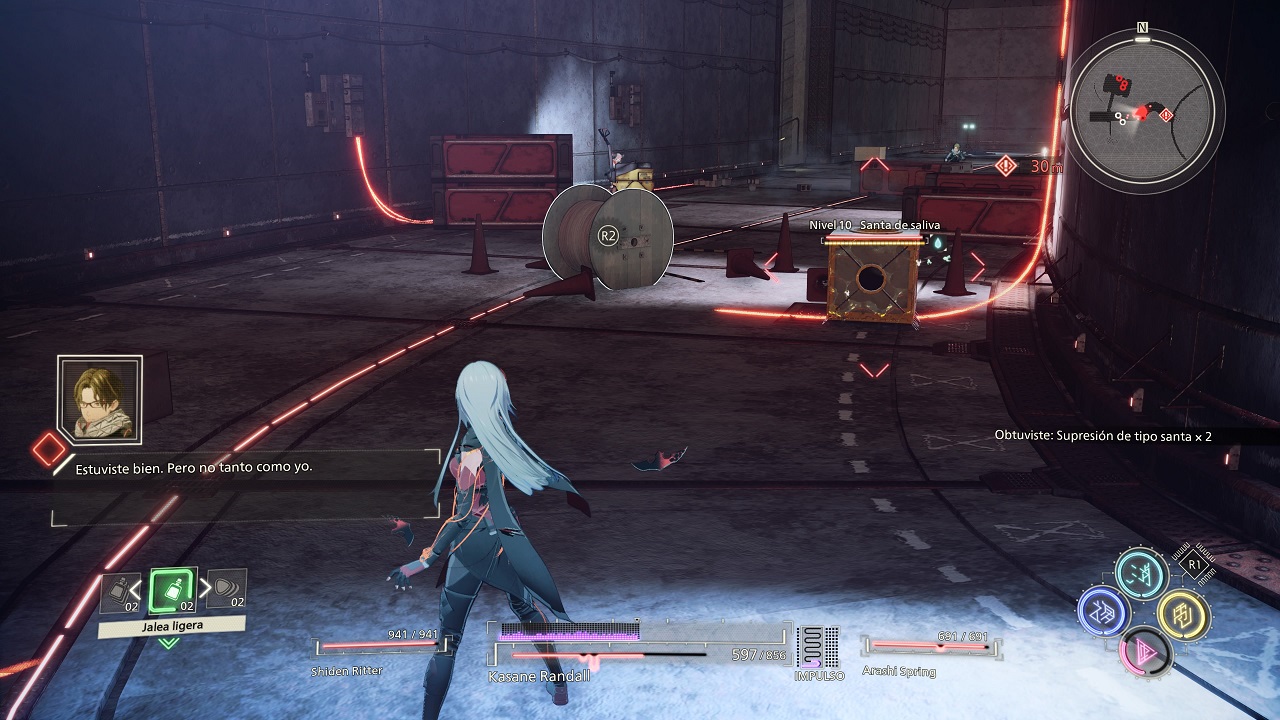Use the selected Jalea ligera item
The image size is (1280, 720).
173,591
